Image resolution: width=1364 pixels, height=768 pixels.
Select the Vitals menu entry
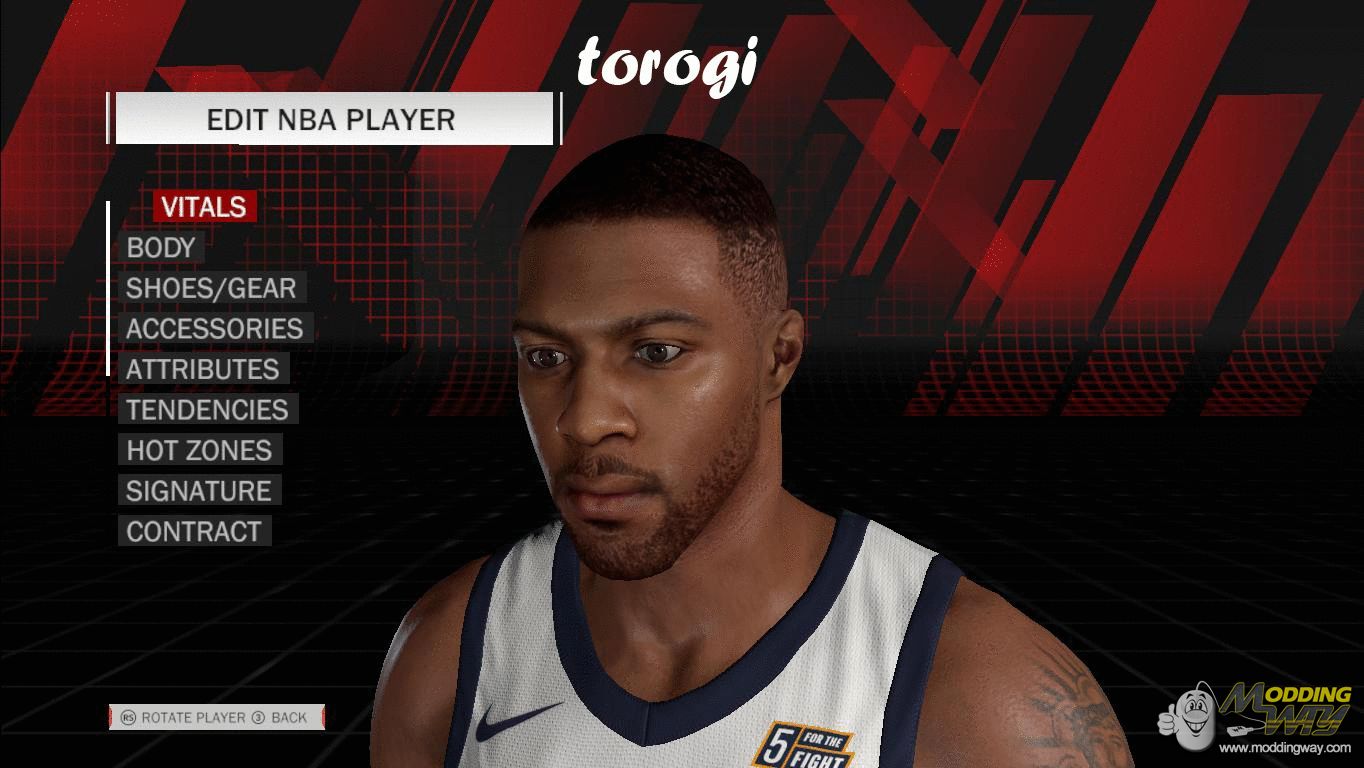tap(204, 207)
